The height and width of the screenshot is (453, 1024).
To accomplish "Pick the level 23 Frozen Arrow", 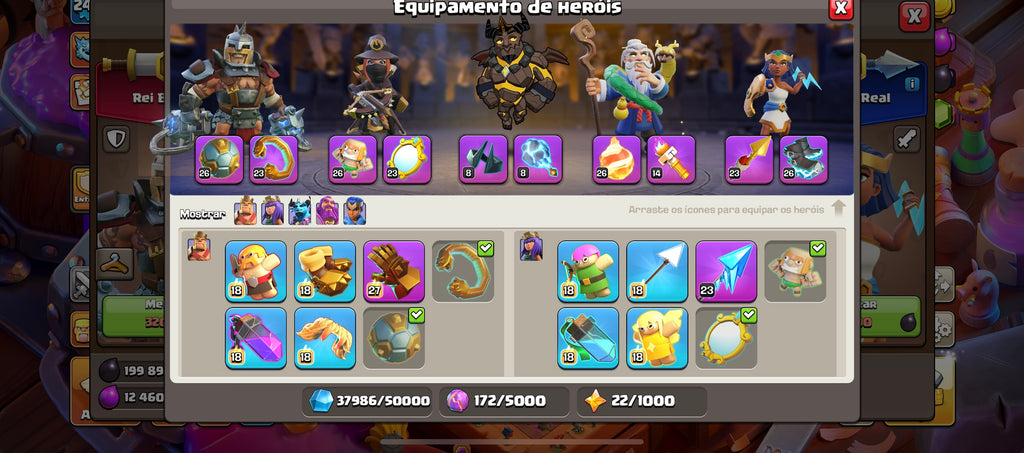I will (x=726, y=271).
